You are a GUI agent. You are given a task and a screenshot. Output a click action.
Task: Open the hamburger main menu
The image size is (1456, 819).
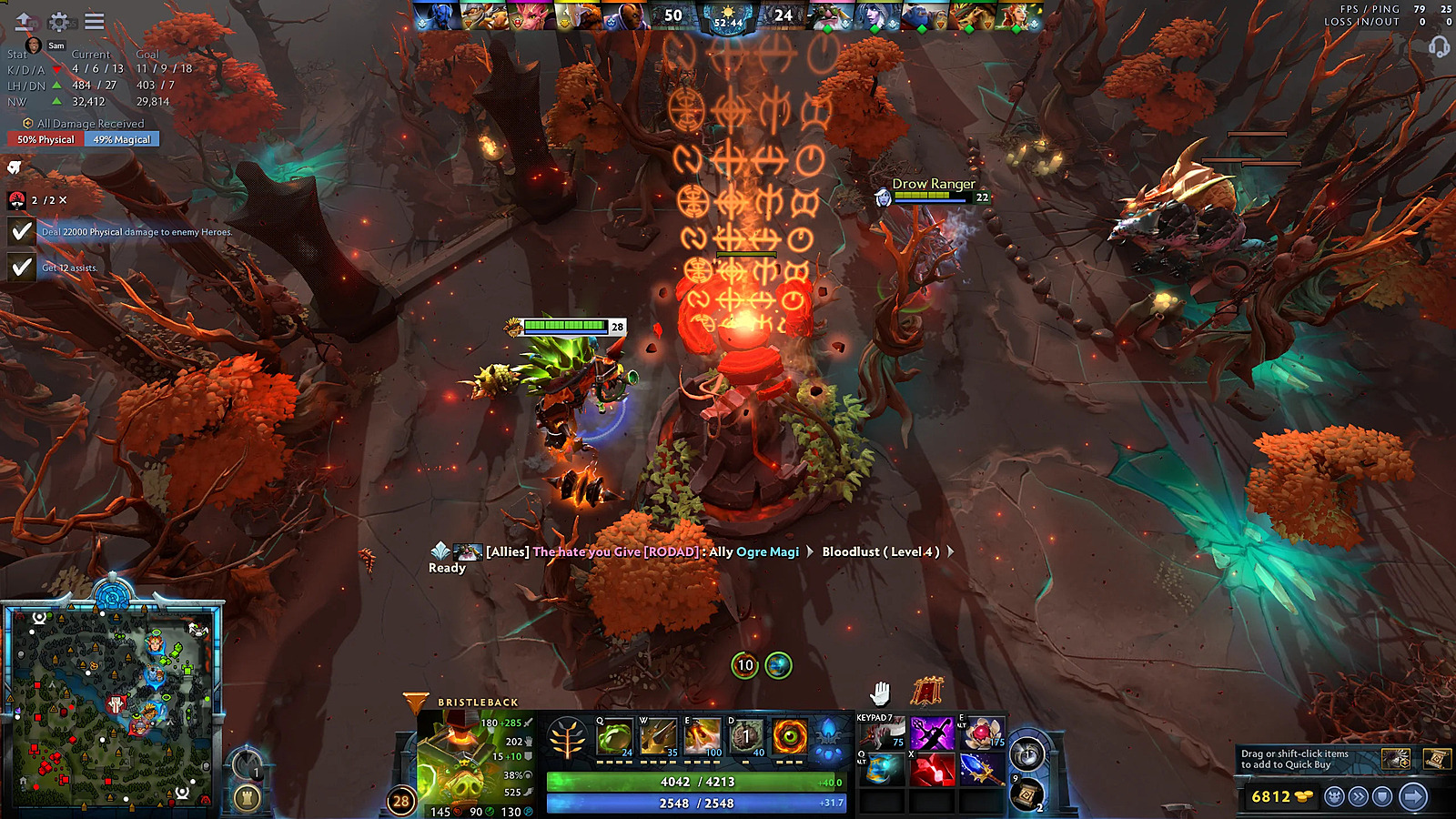94,22
